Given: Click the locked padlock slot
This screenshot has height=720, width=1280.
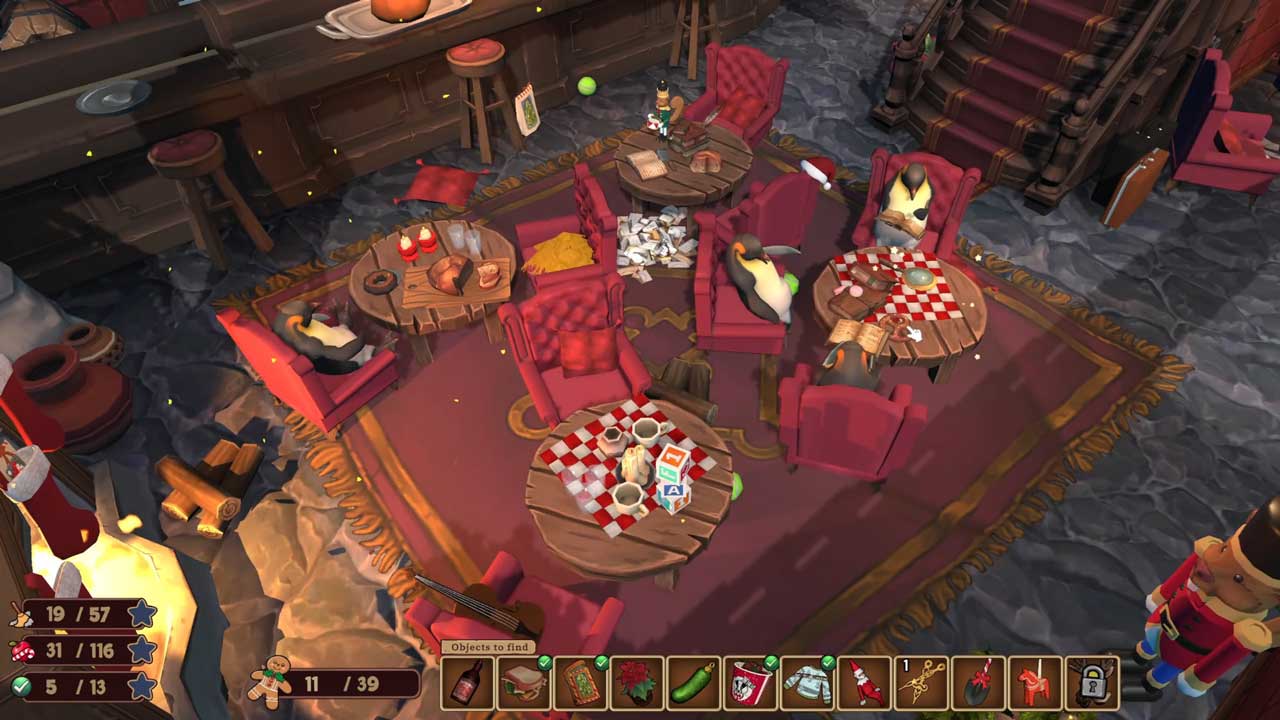Looking at the screenshot, I should [1091, 683].
